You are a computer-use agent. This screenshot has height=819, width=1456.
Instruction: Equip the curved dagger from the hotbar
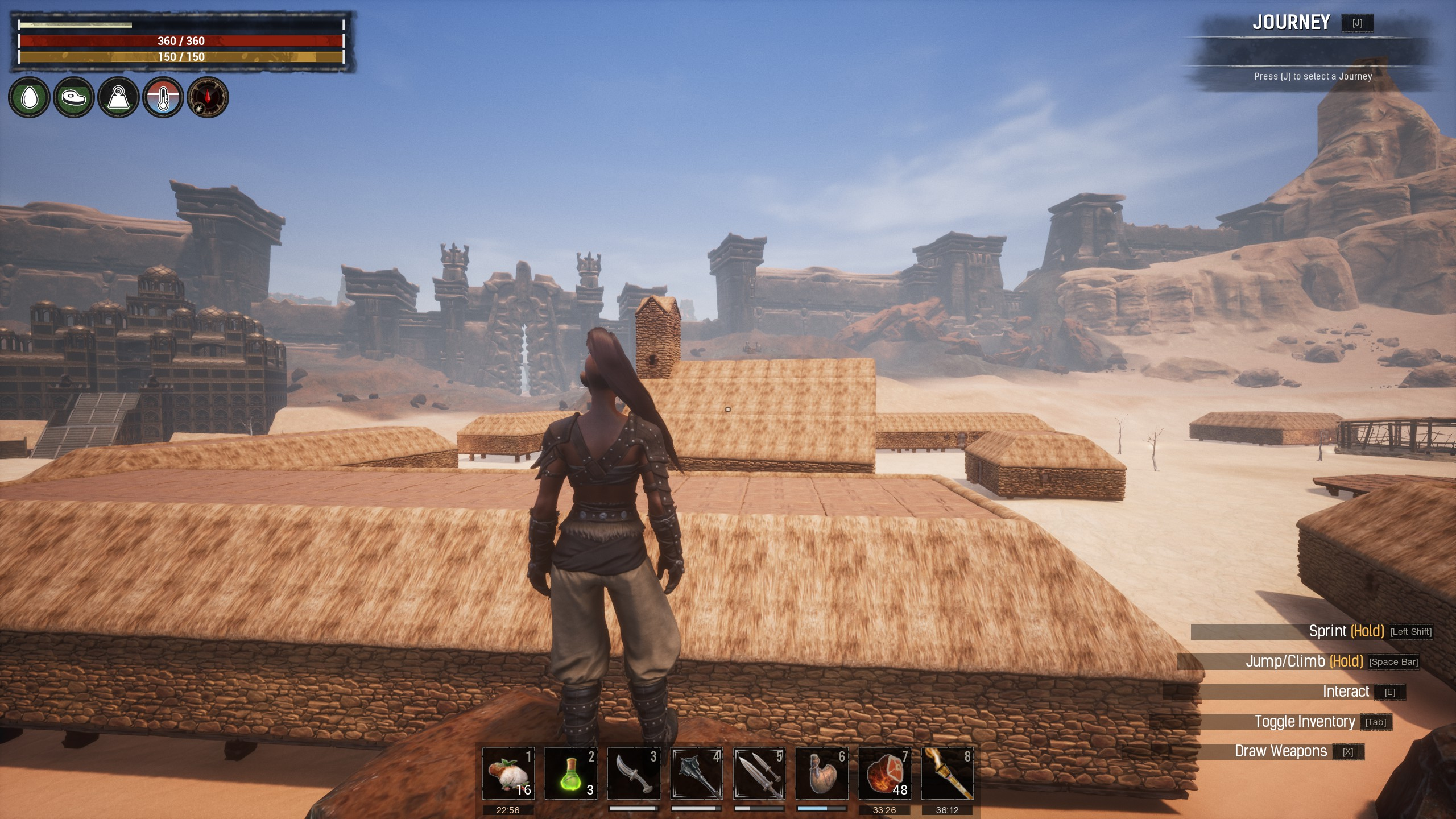pyautogui.click(x=634, y=773)
